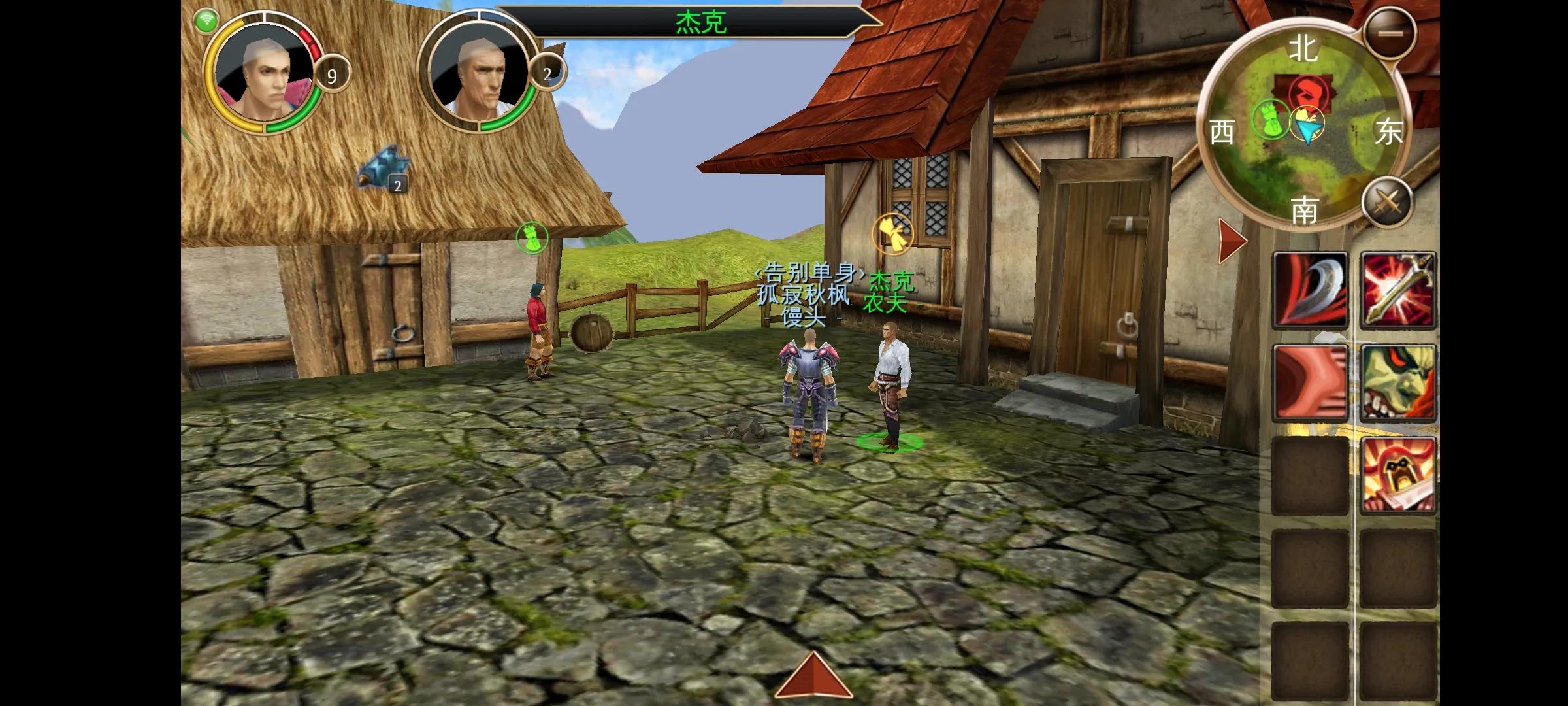
Task: Use the red-hooded shouting warrior skill
Action: click(x=1398, y=475)
